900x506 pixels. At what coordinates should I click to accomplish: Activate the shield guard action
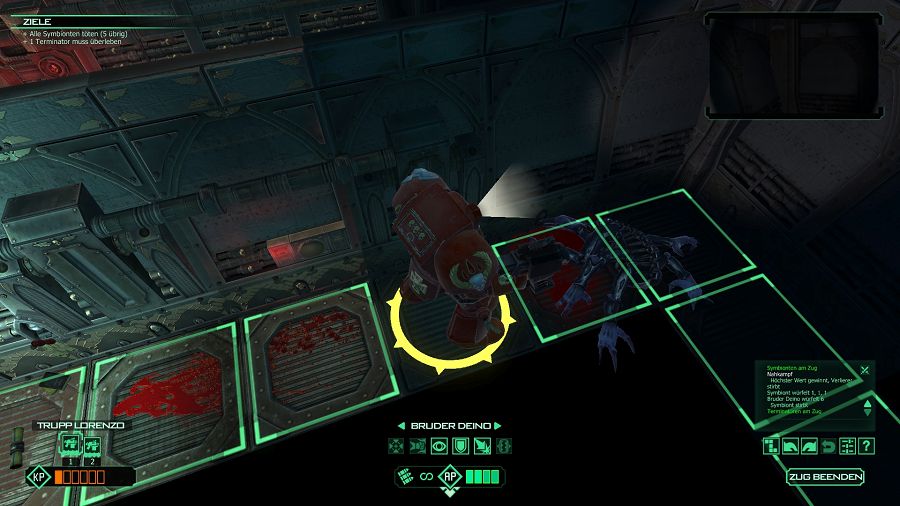click(x=460, y=446)
